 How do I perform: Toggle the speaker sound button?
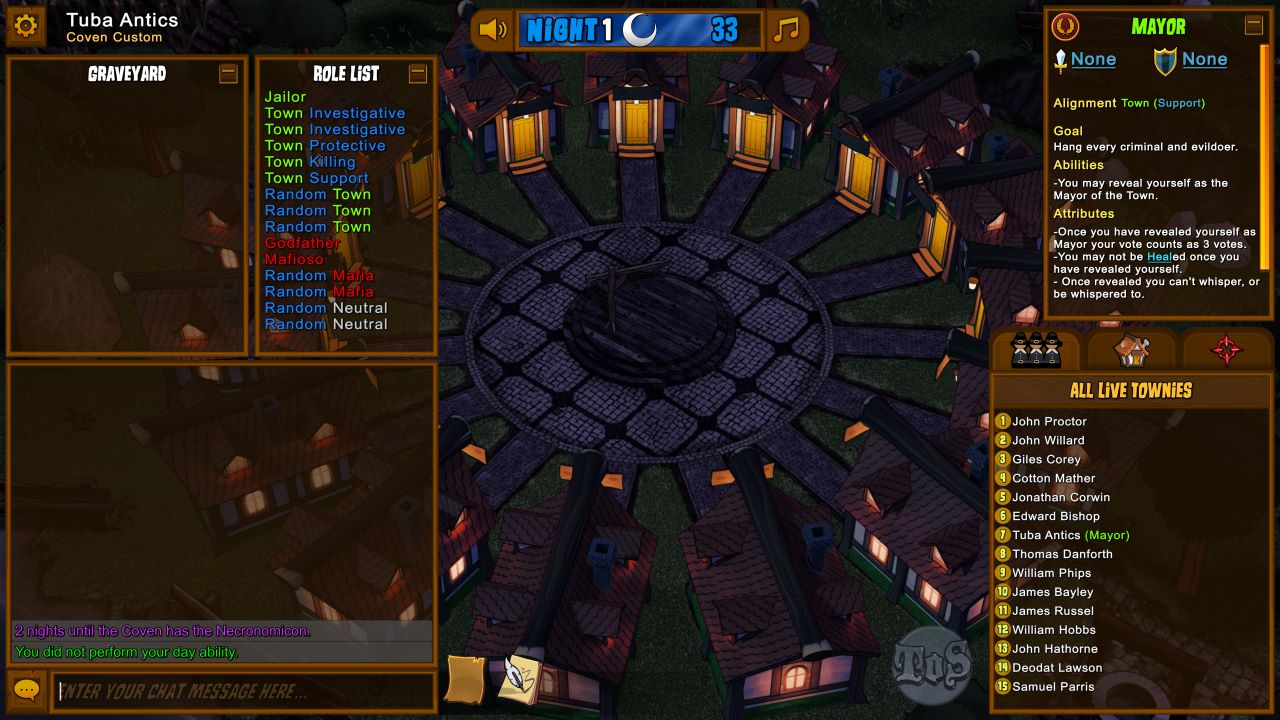tap(493, 30)
